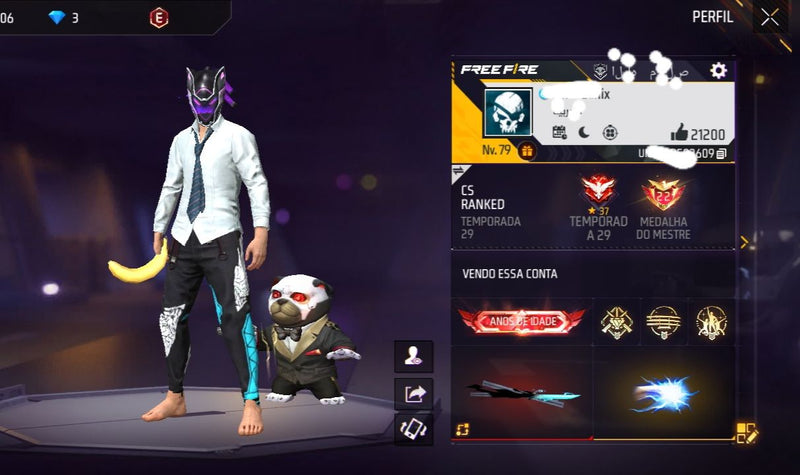This screenshot has width=800, height=475.
Task: Expand the side panel with the yellow arrow
Action: 743,242
